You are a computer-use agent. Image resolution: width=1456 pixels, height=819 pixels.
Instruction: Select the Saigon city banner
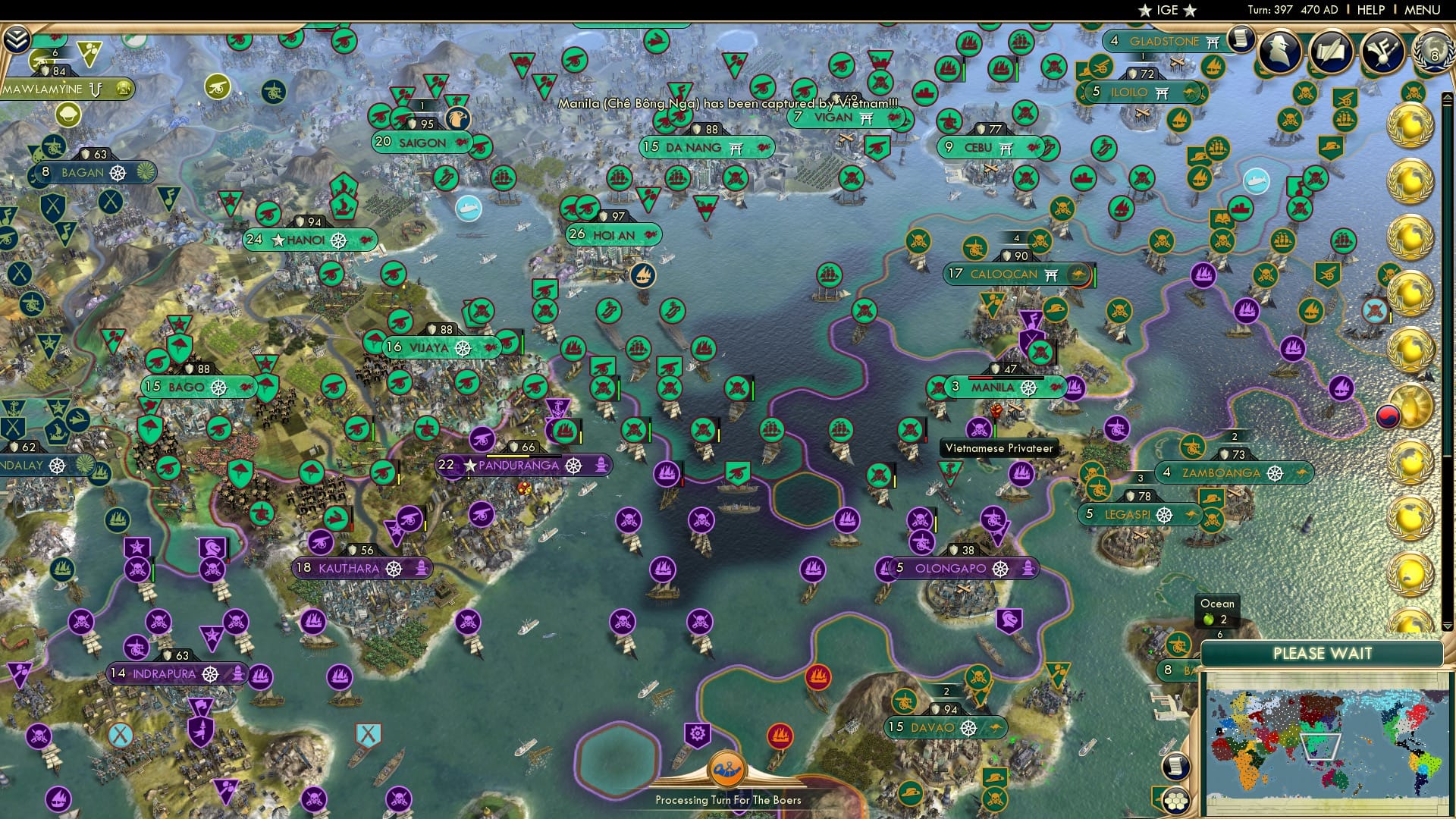click(422, 143)
